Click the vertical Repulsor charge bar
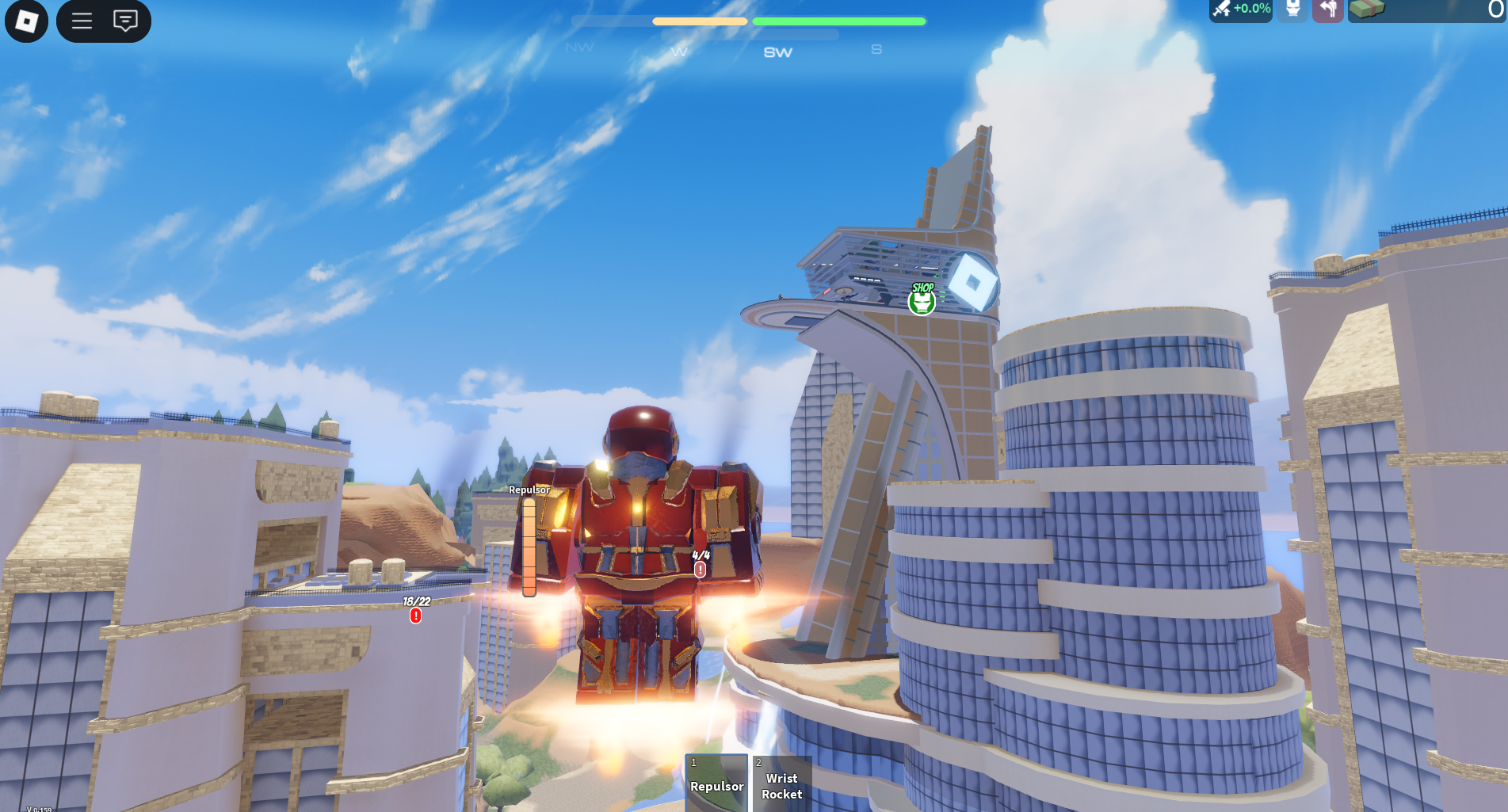This screenshot has width=1508, height=812. 529,547
